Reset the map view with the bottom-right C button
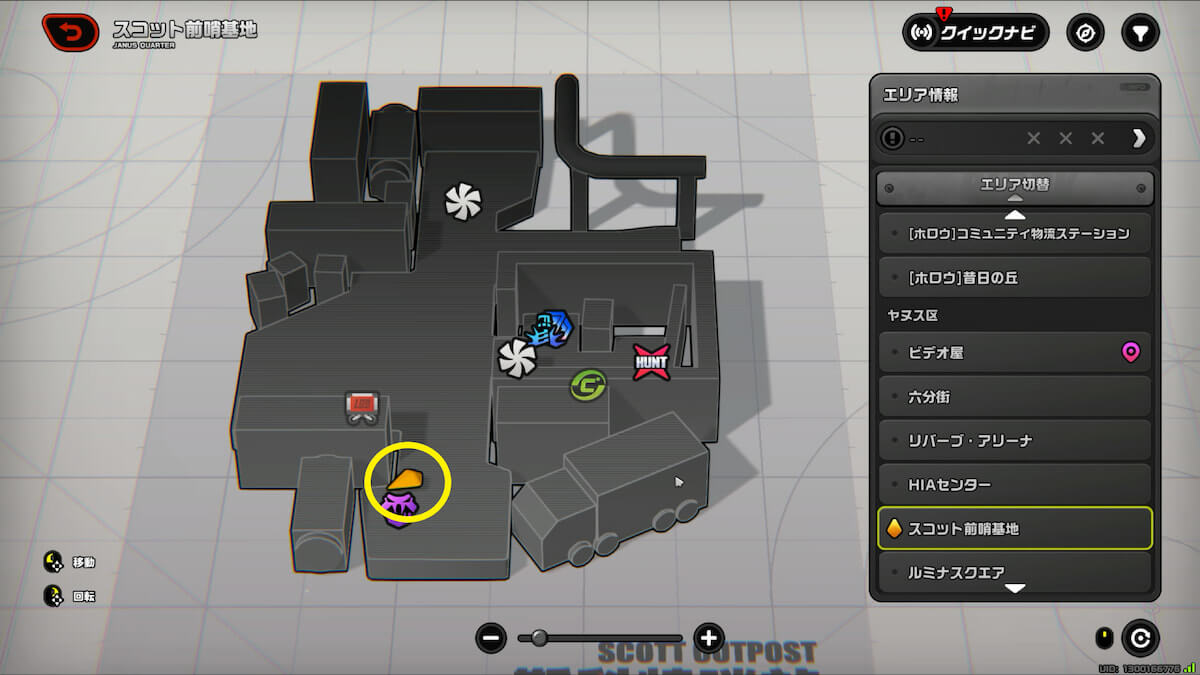The width and height of the screenshot is (1200, 675). (1139, 637)
